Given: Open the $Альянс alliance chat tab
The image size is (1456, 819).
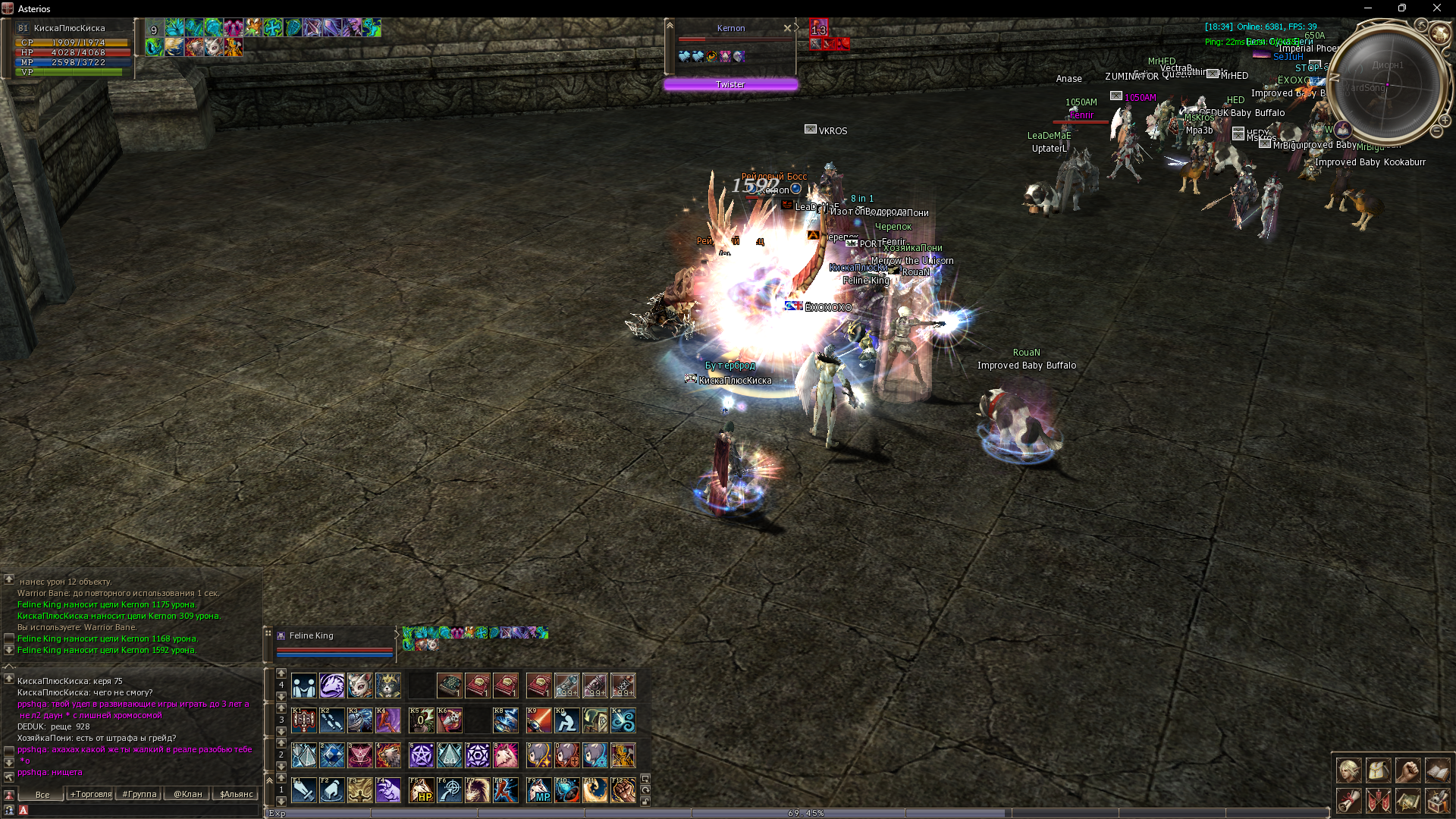Looking at the screenshot, I should [x=236, y=794].
